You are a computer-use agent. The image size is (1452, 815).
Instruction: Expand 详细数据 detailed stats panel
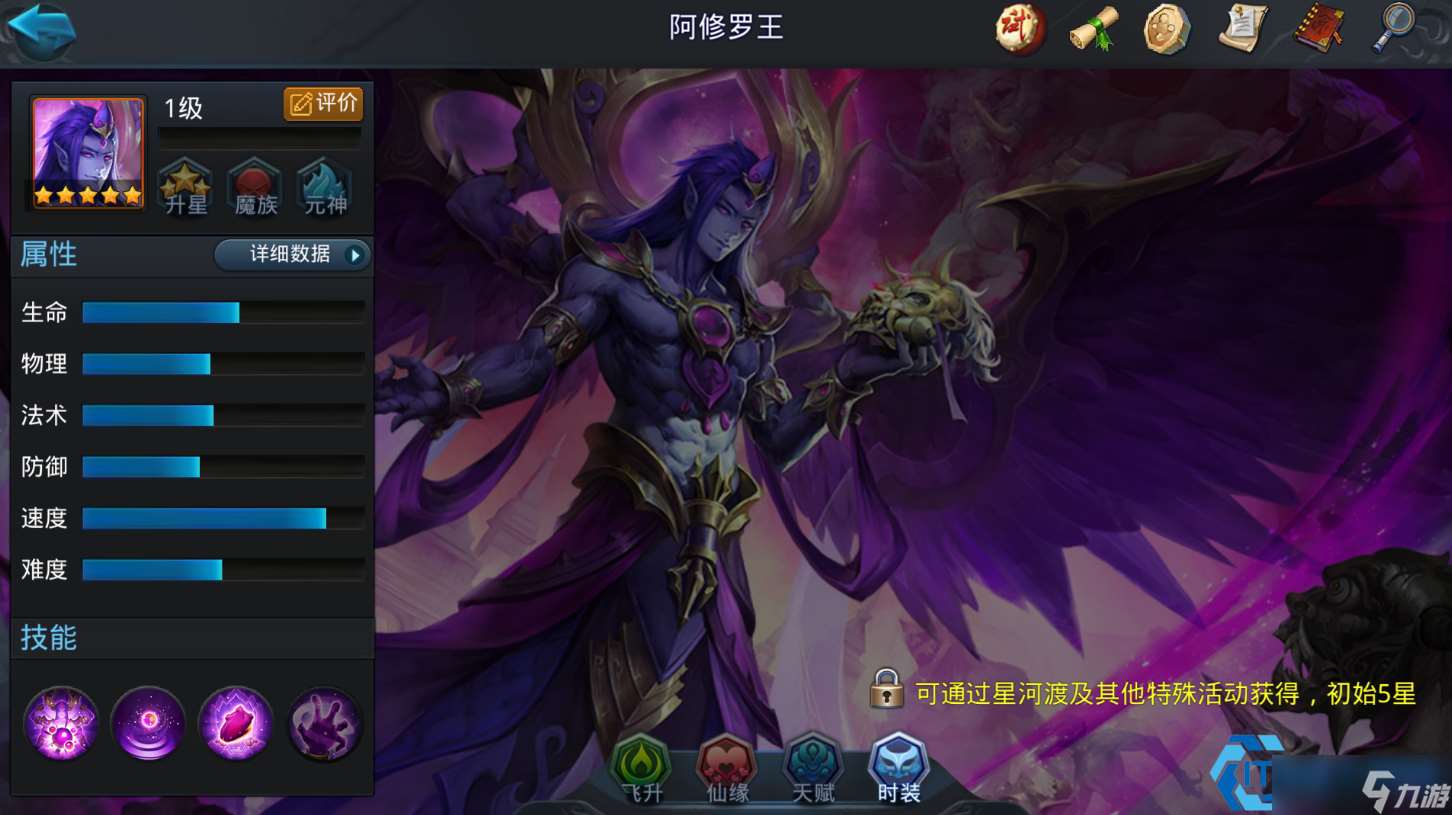coord(292,255)
